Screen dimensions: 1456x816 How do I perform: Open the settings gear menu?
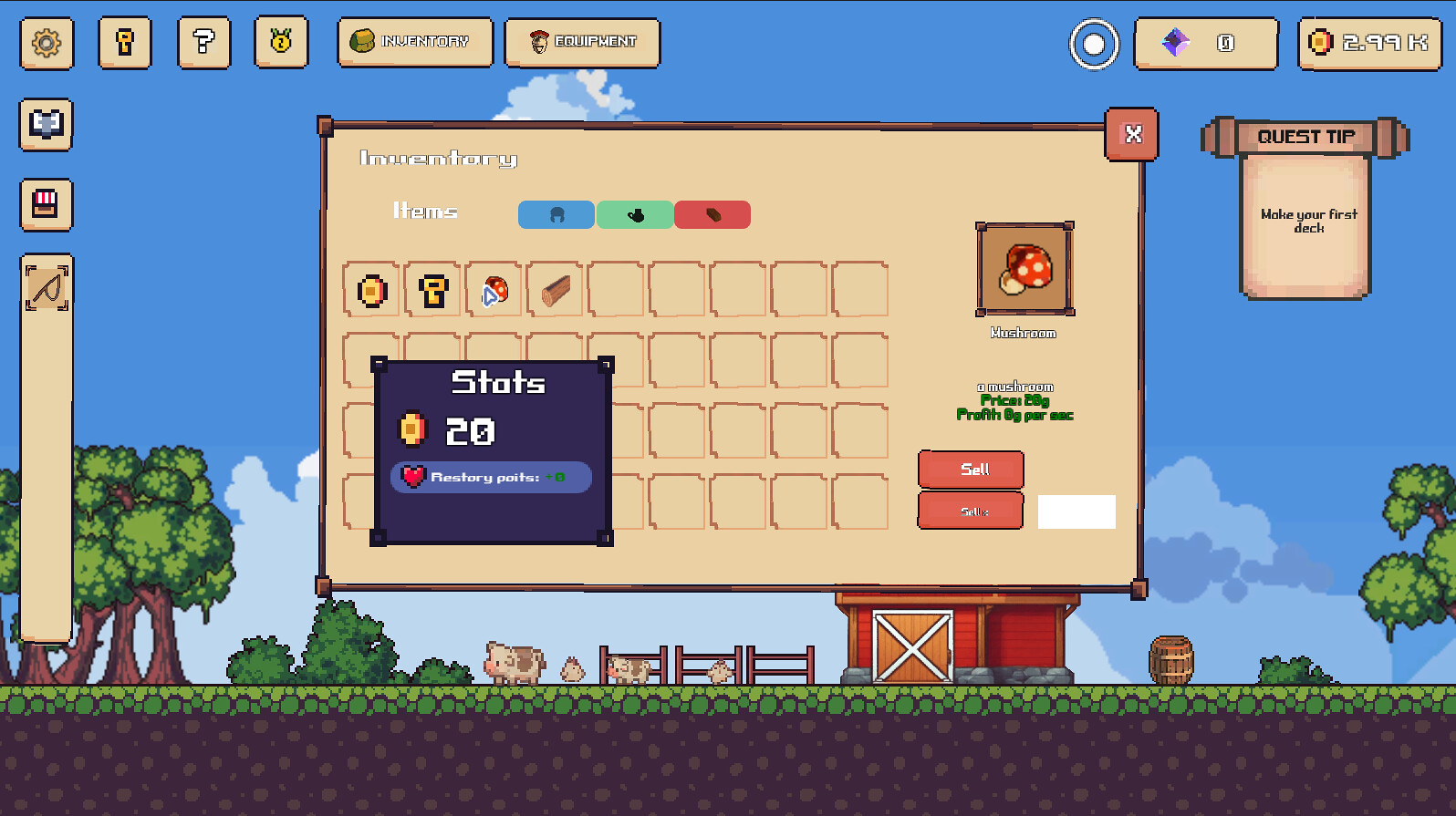(45, 43)
